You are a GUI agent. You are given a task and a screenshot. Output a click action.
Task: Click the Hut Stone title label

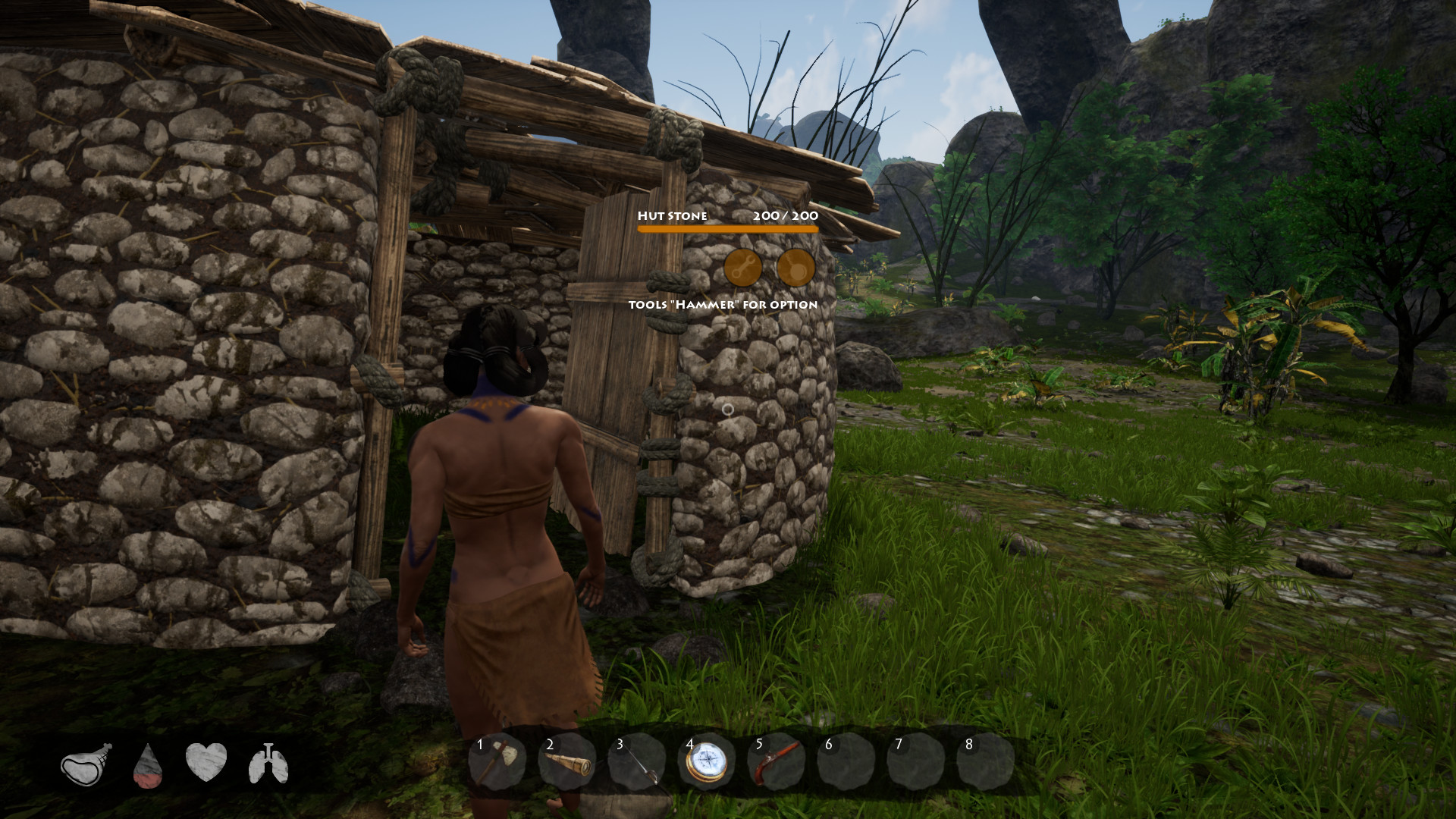673,216
